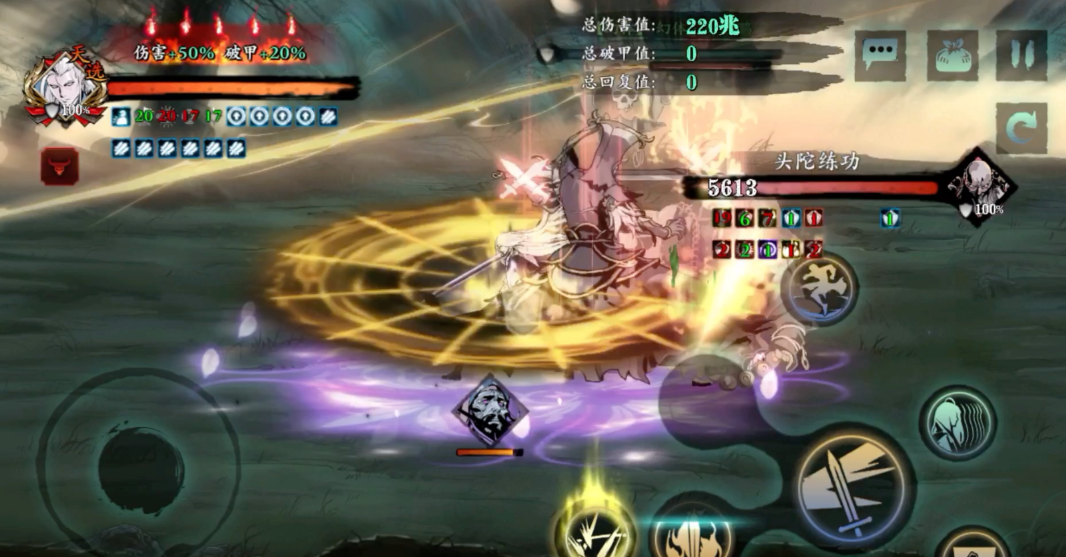Pause the battle
Viewport: 1066px width, 557px height.
pos(1021,56)
